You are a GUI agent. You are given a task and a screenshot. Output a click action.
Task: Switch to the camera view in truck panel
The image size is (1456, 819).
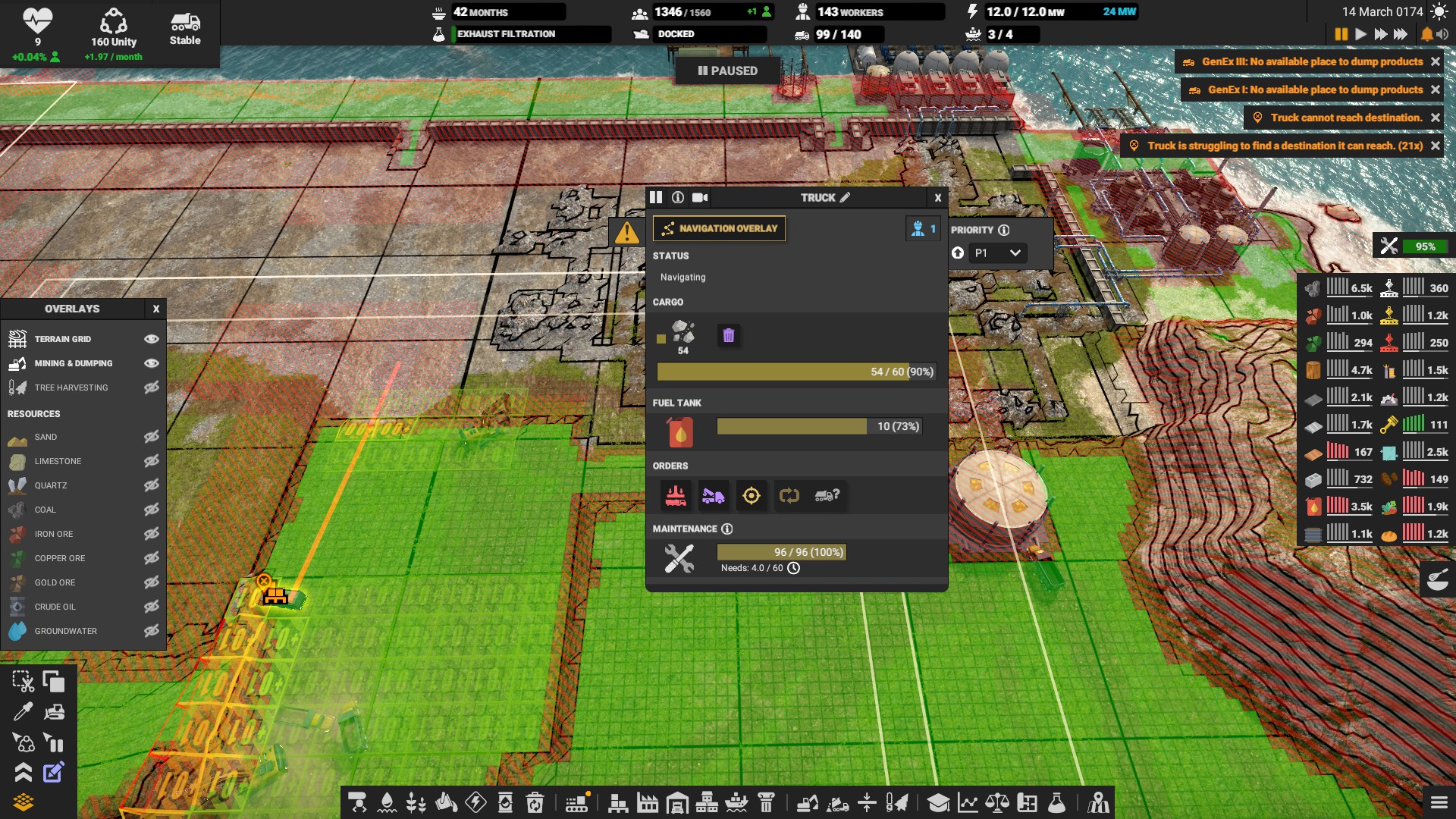click(699, 197)
